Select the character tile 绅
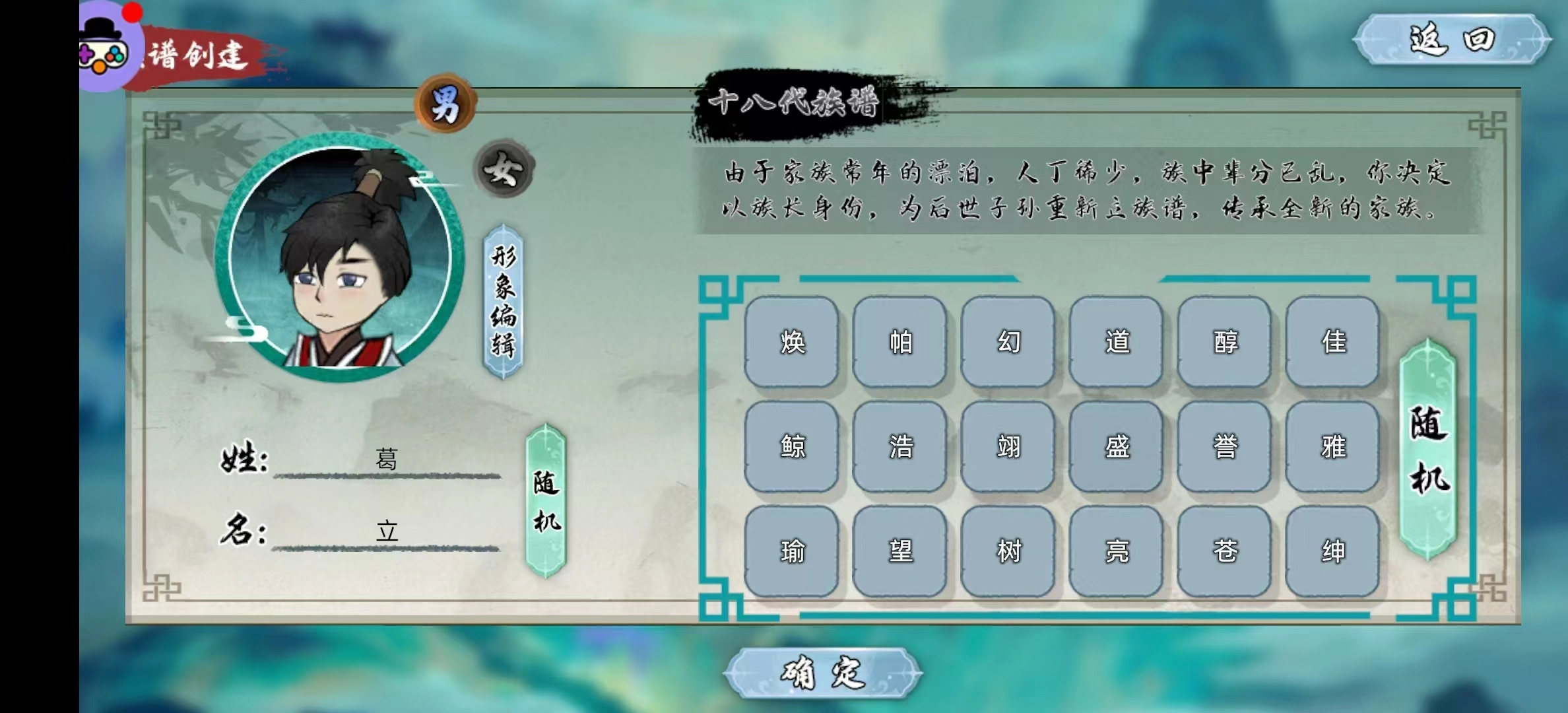The image size is (1568, 713). pyautogui.click(x=1332, y=552)
